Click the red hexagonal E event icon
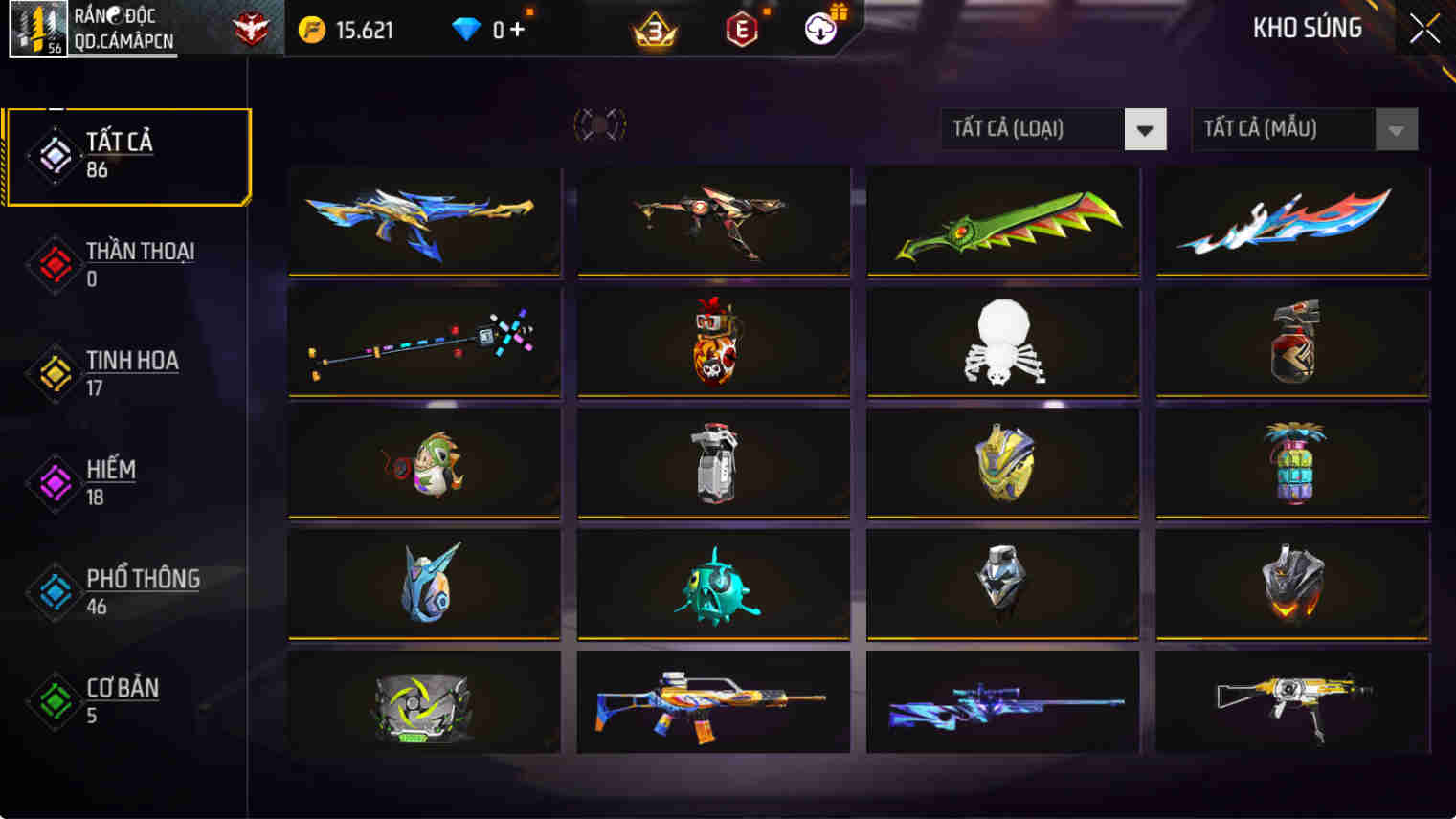Image resolution: width=1456 pixels, height=819 pixels. click(x=744, y=29)
